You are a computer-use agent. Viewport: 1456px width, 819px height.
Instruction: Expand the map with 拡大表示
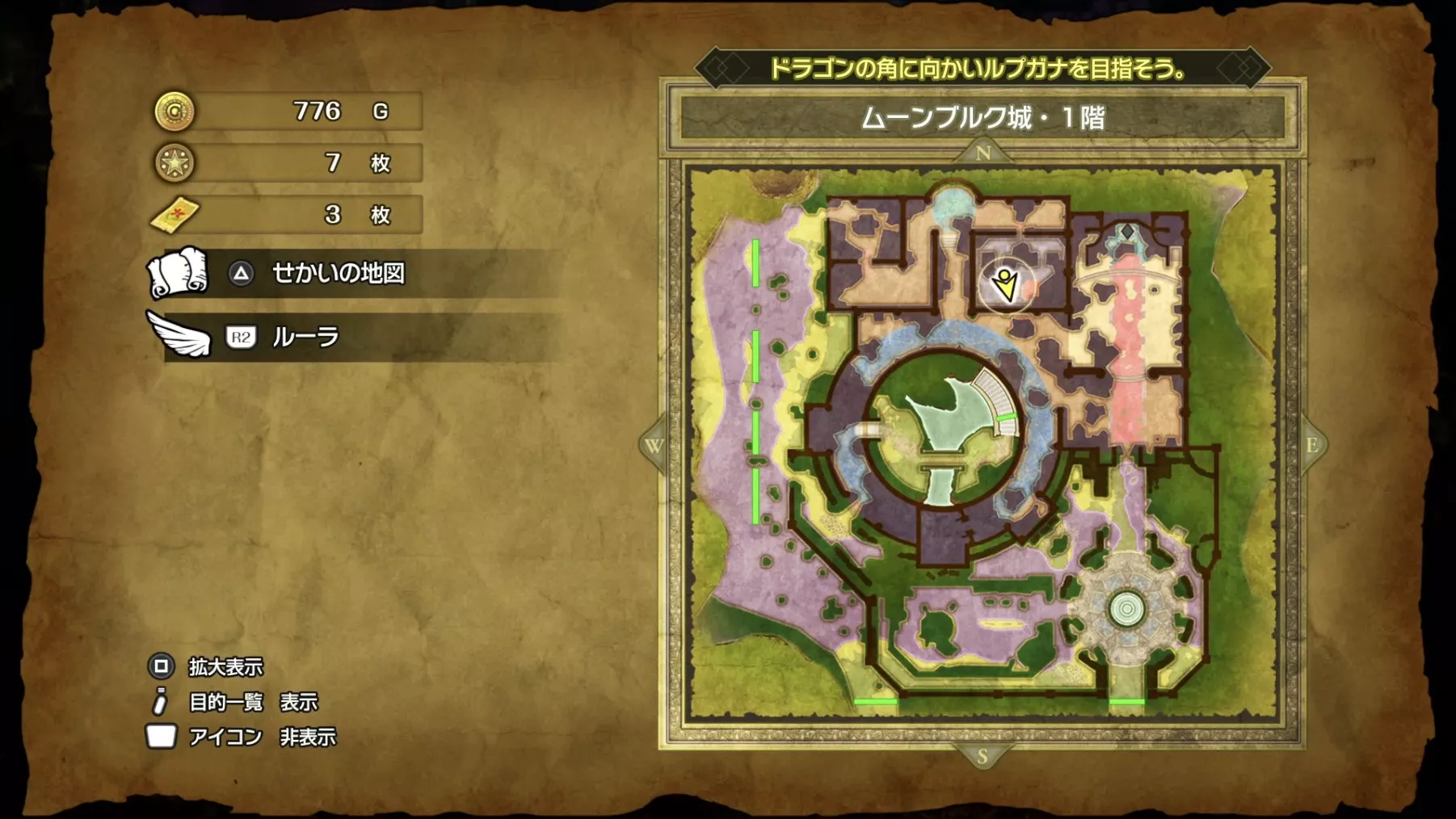coord(228,669)
